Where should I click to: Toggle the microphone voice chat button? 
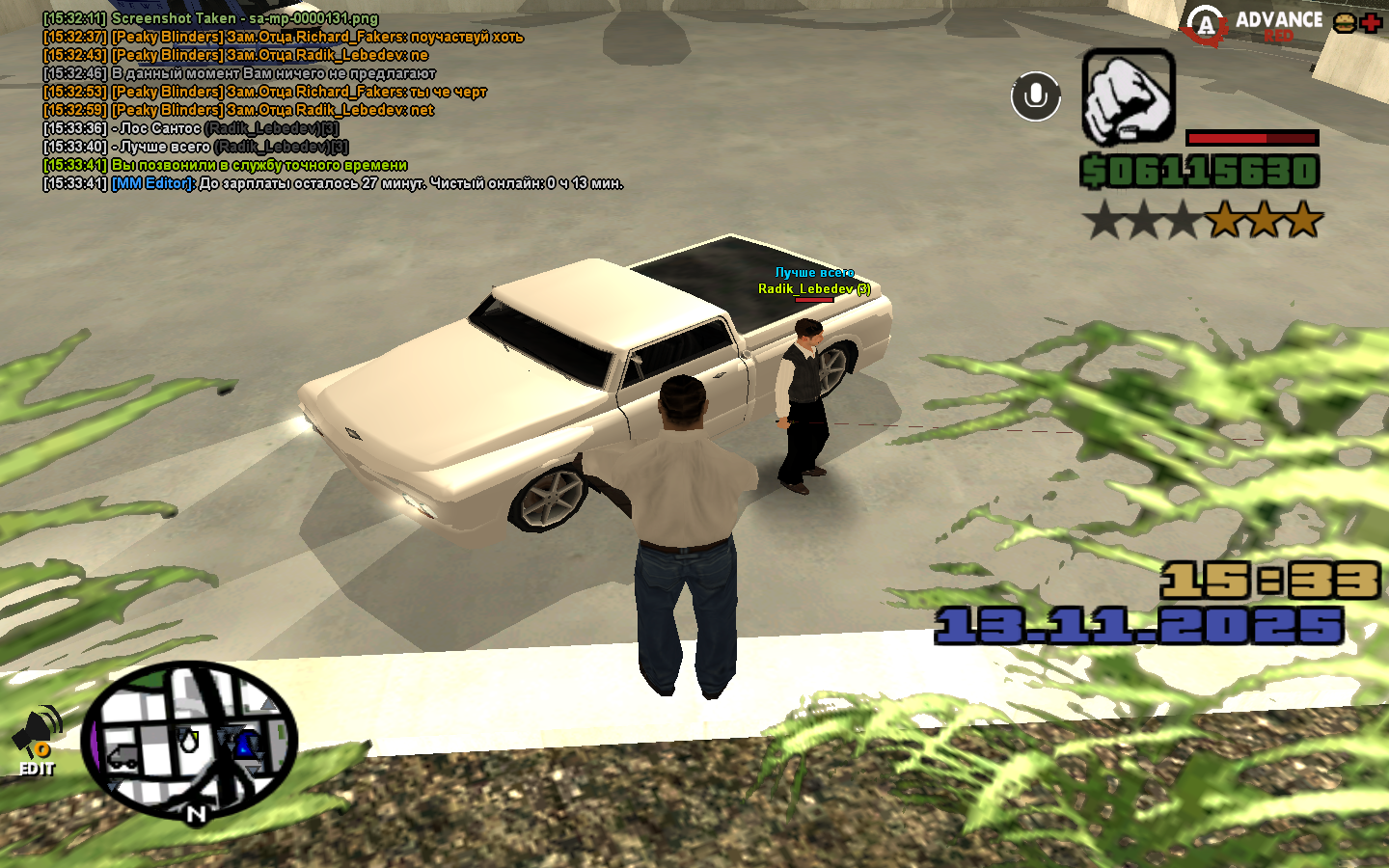[1035, 96]
